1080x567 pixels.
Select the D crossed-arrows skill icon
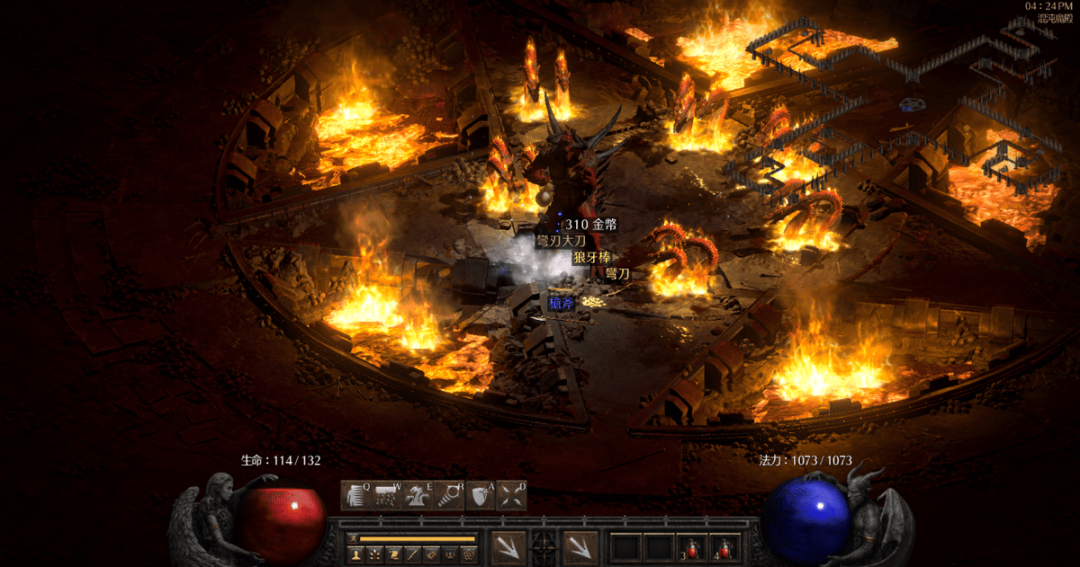pyautogui.click(x=511, y=496)
